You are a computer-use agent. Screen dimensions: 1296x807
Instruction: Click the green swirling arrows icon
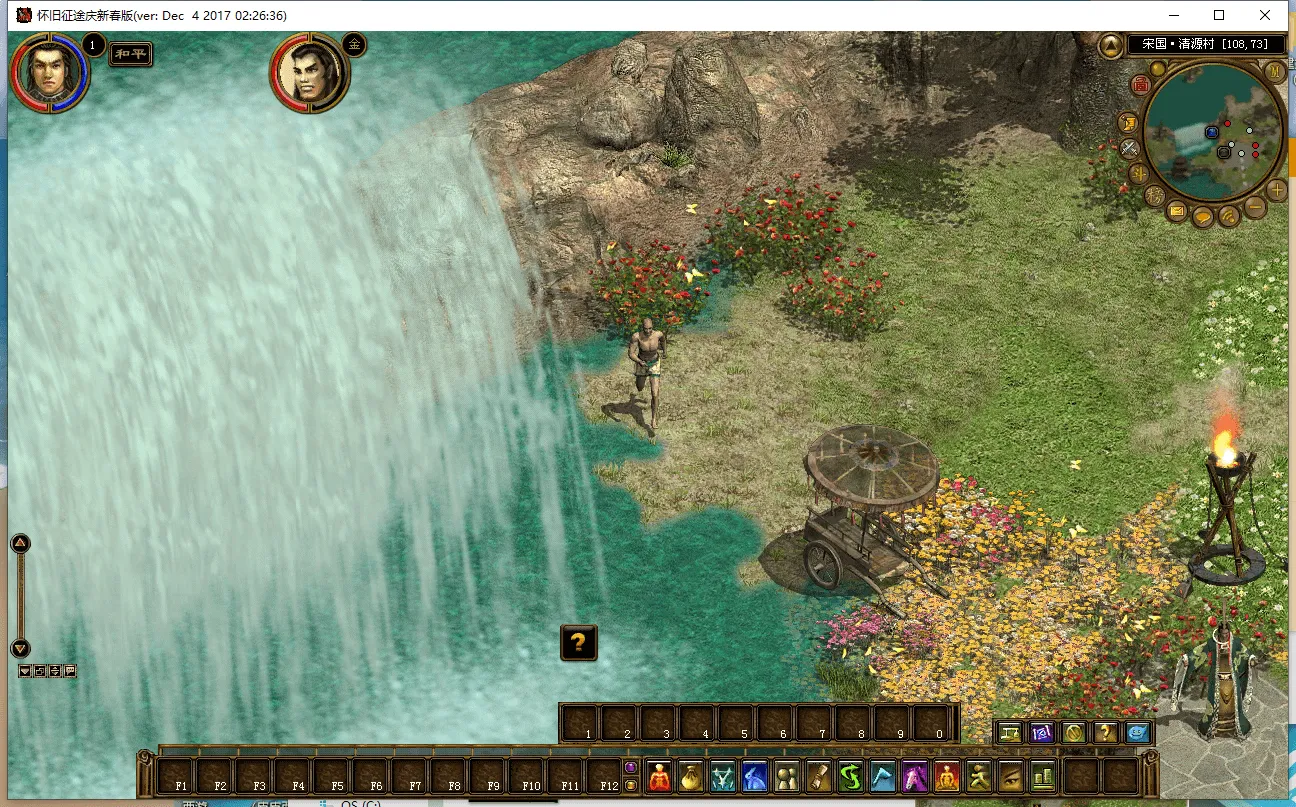850,776
